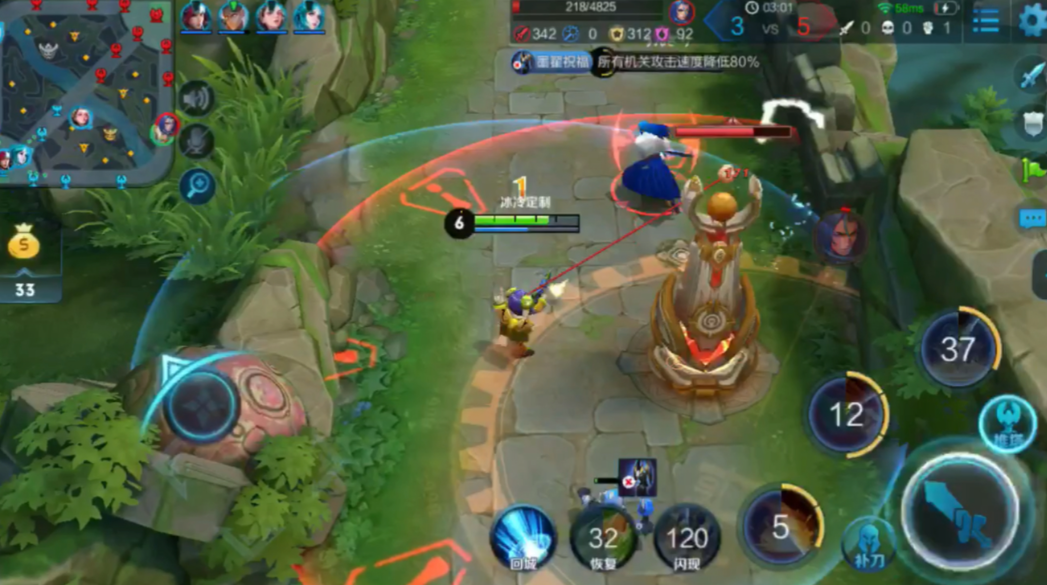Tap the virtual movement joystick
Viewport: 1047px width, 585px height.
200,407
